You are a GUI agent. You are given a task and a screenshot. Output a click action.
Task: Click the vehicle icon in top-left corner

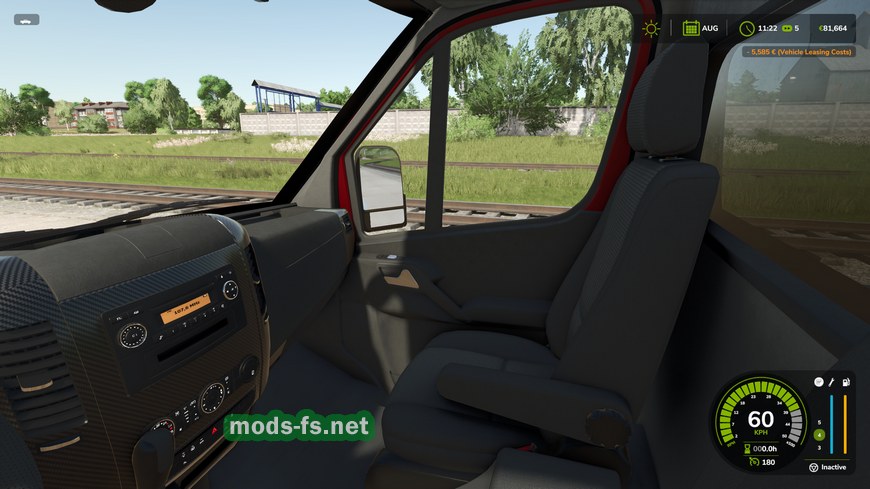pos(26,19)
